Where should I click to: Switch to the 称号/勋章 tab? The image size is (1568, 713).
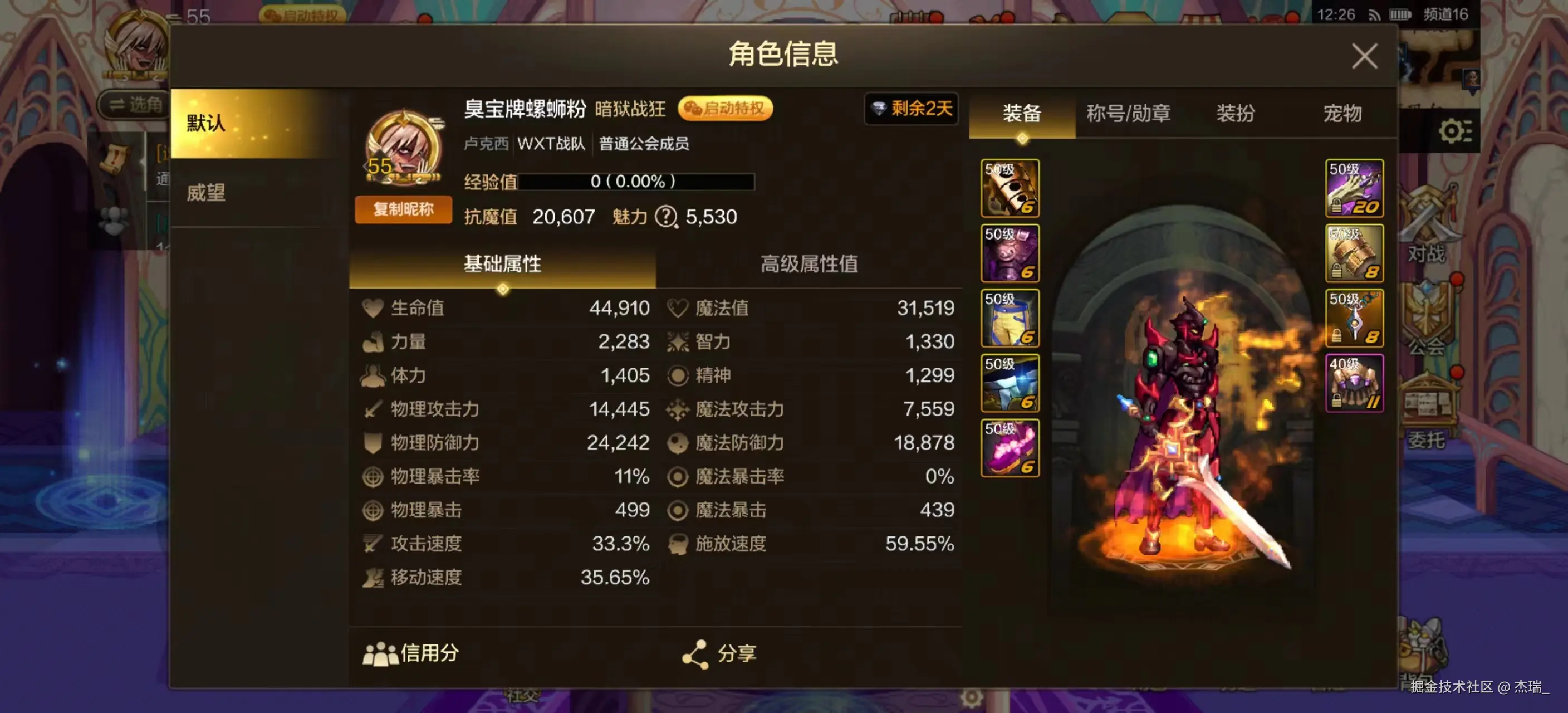tap(1129, 114)
